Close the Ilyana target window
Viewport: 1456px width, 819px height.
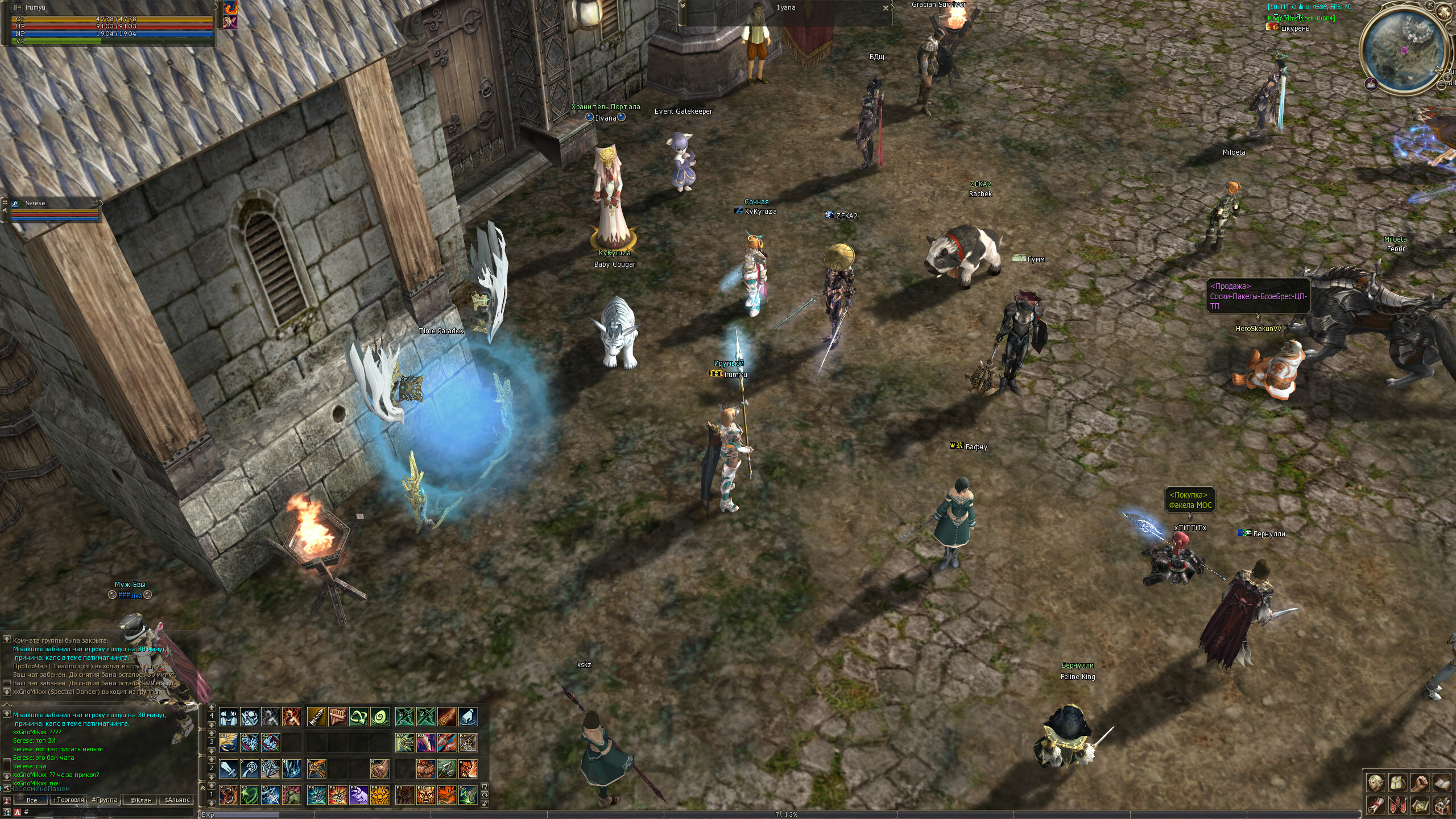(885, 8)
